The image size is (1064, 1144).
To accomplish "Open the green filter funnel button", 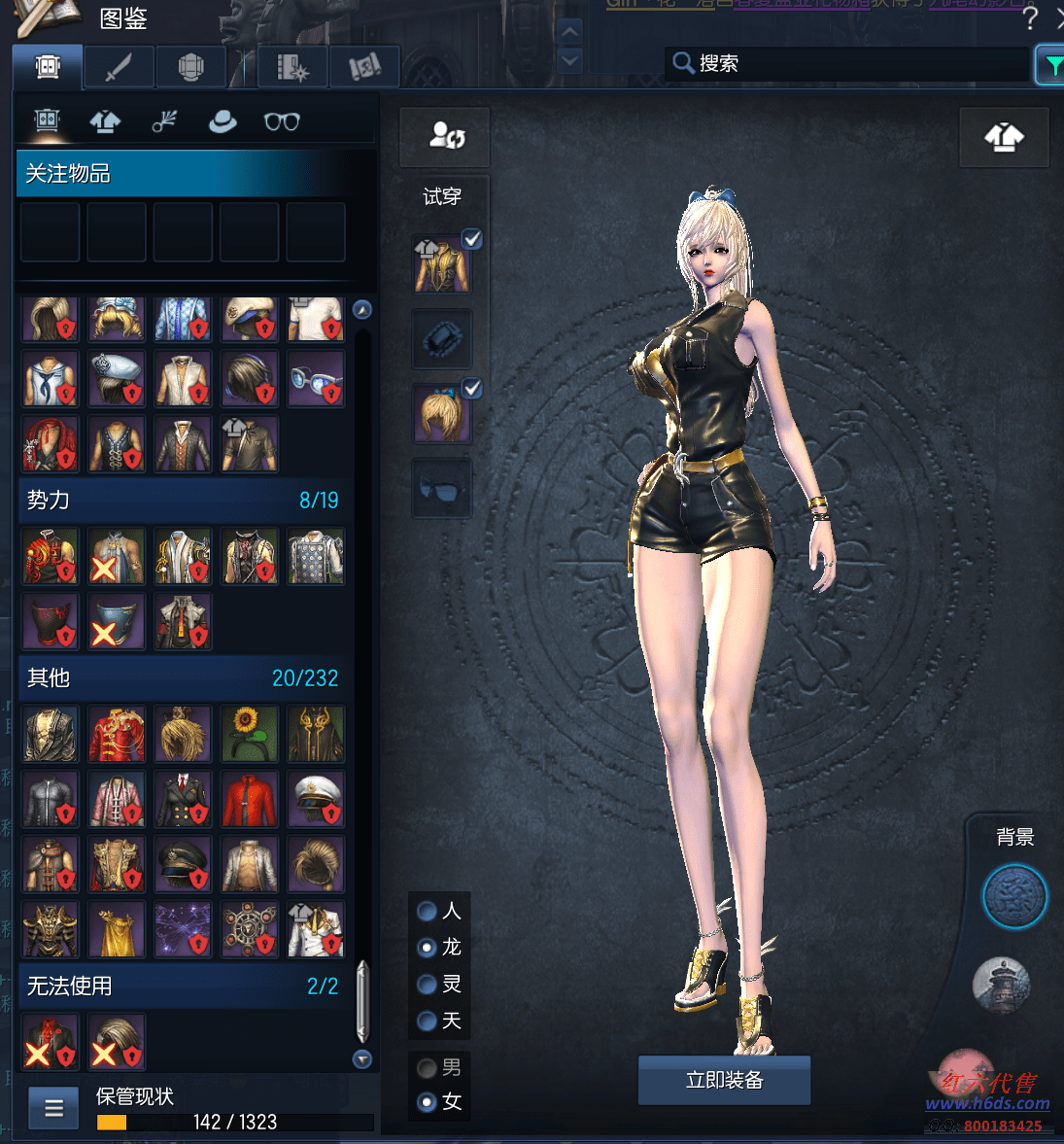I will [1051, 65].
